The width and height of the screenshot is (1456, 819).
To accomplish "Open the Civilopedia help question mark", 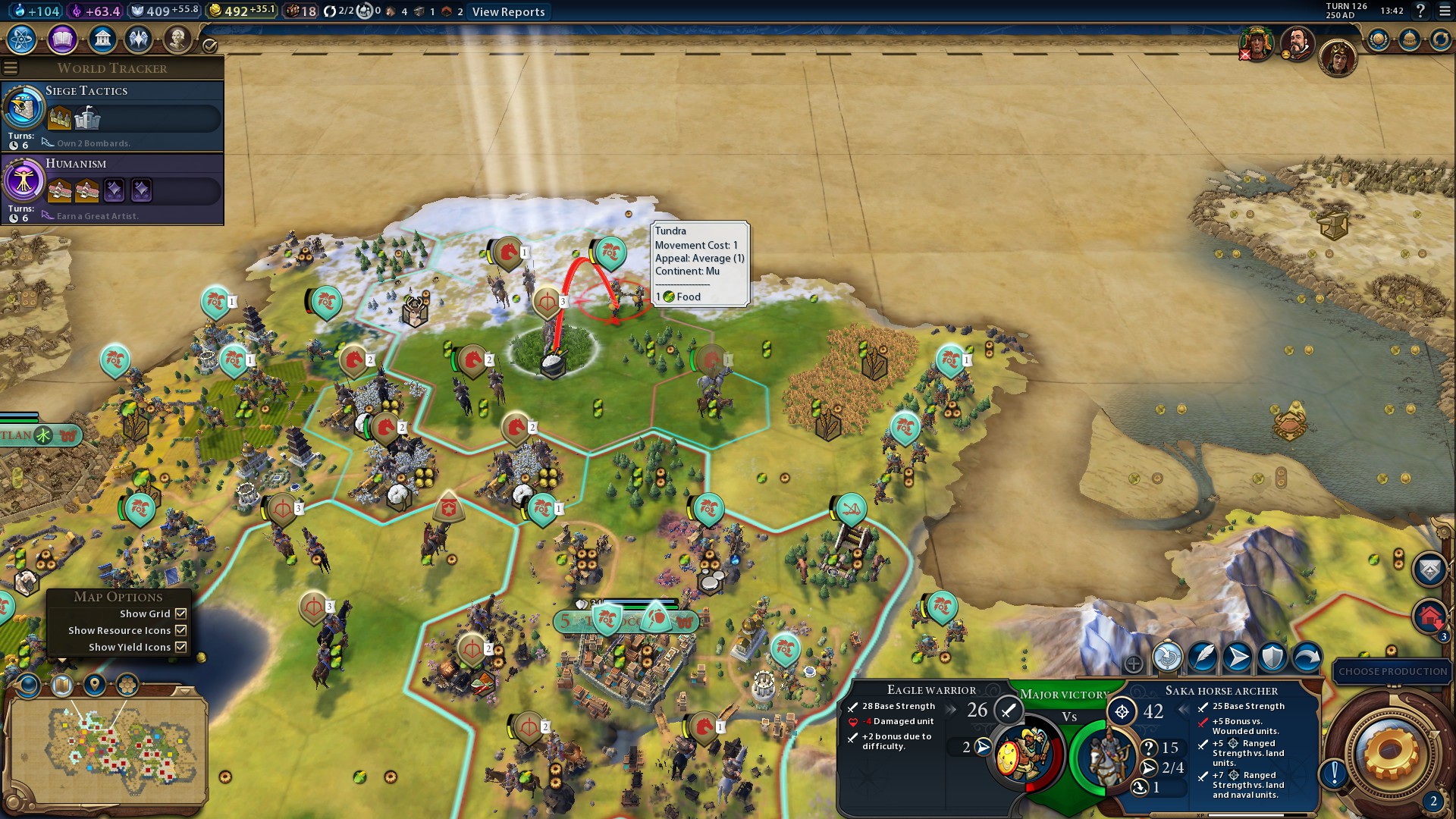I will (x=1420, y=11).
